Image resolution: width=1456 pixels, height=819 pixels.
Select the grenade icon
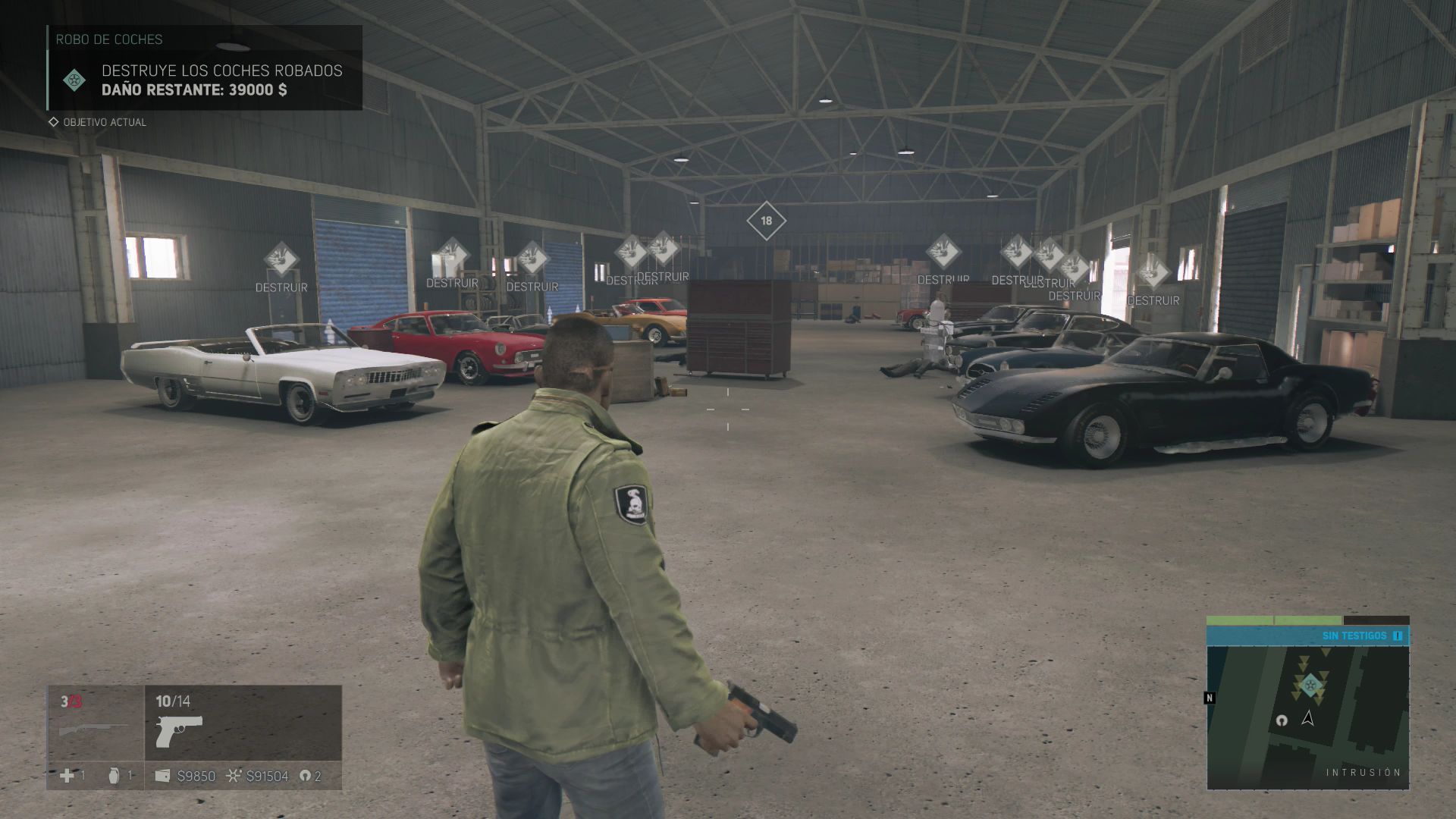[x=114, y=776]
